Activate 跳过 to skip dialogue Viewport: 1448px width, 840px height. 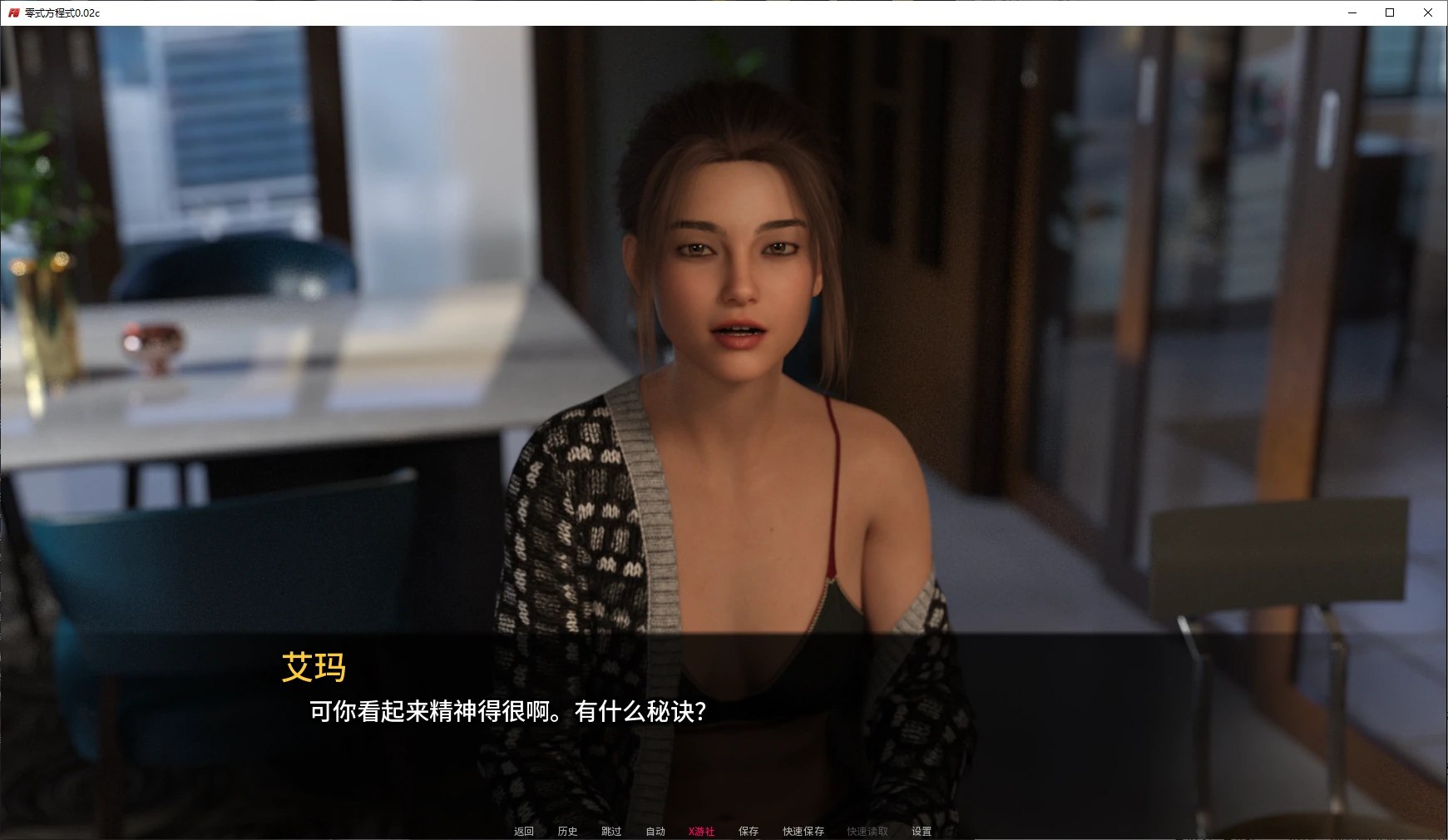coord(611,830)
